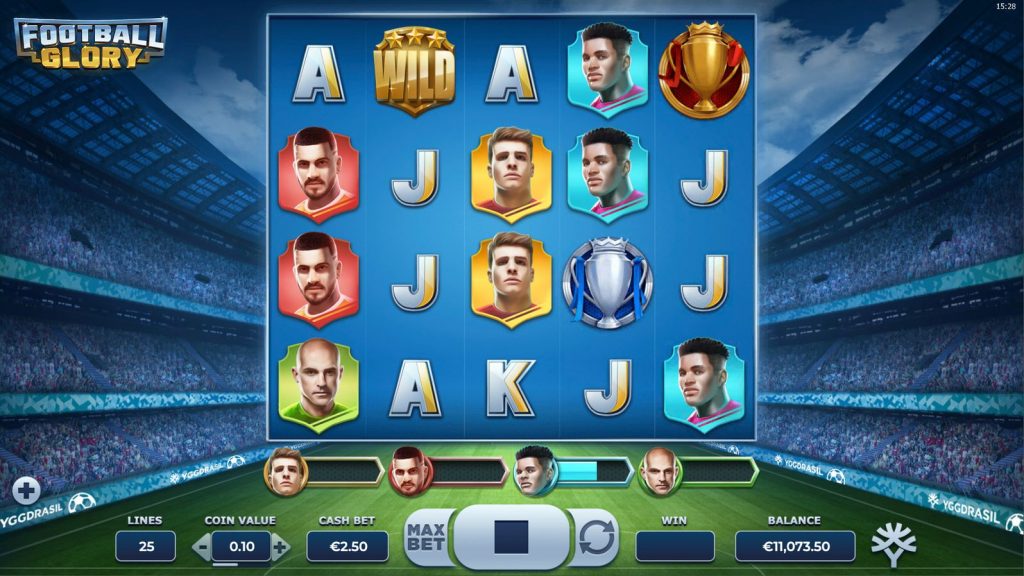Set the wager with Max Bet
The width and height of the screenshot is (1024, 576).
[426, 537]
